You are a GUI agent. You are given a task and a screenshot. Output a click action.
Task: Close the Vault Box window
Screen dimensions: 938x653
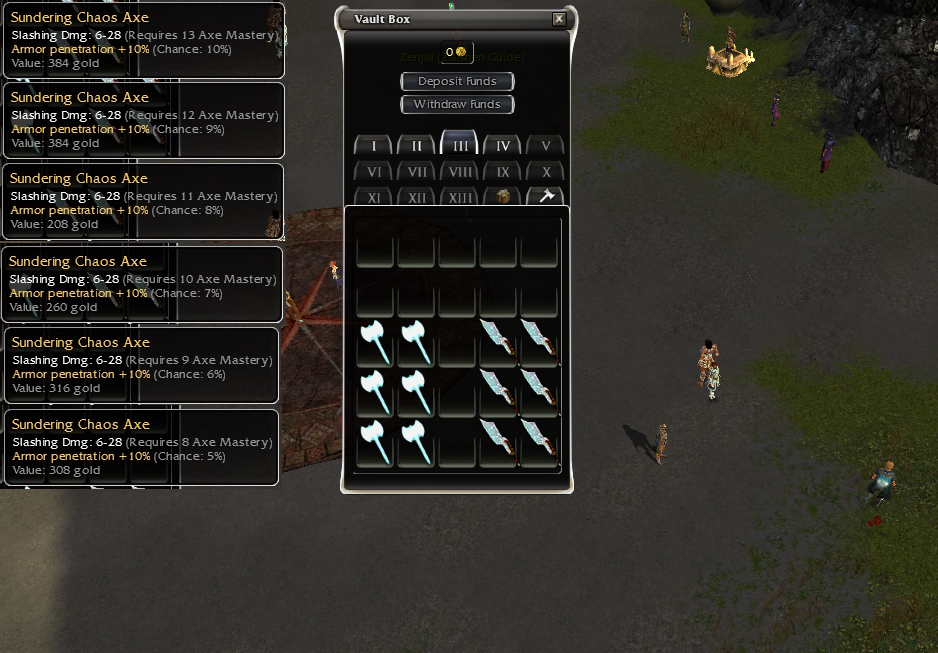(x=559, y=19)
